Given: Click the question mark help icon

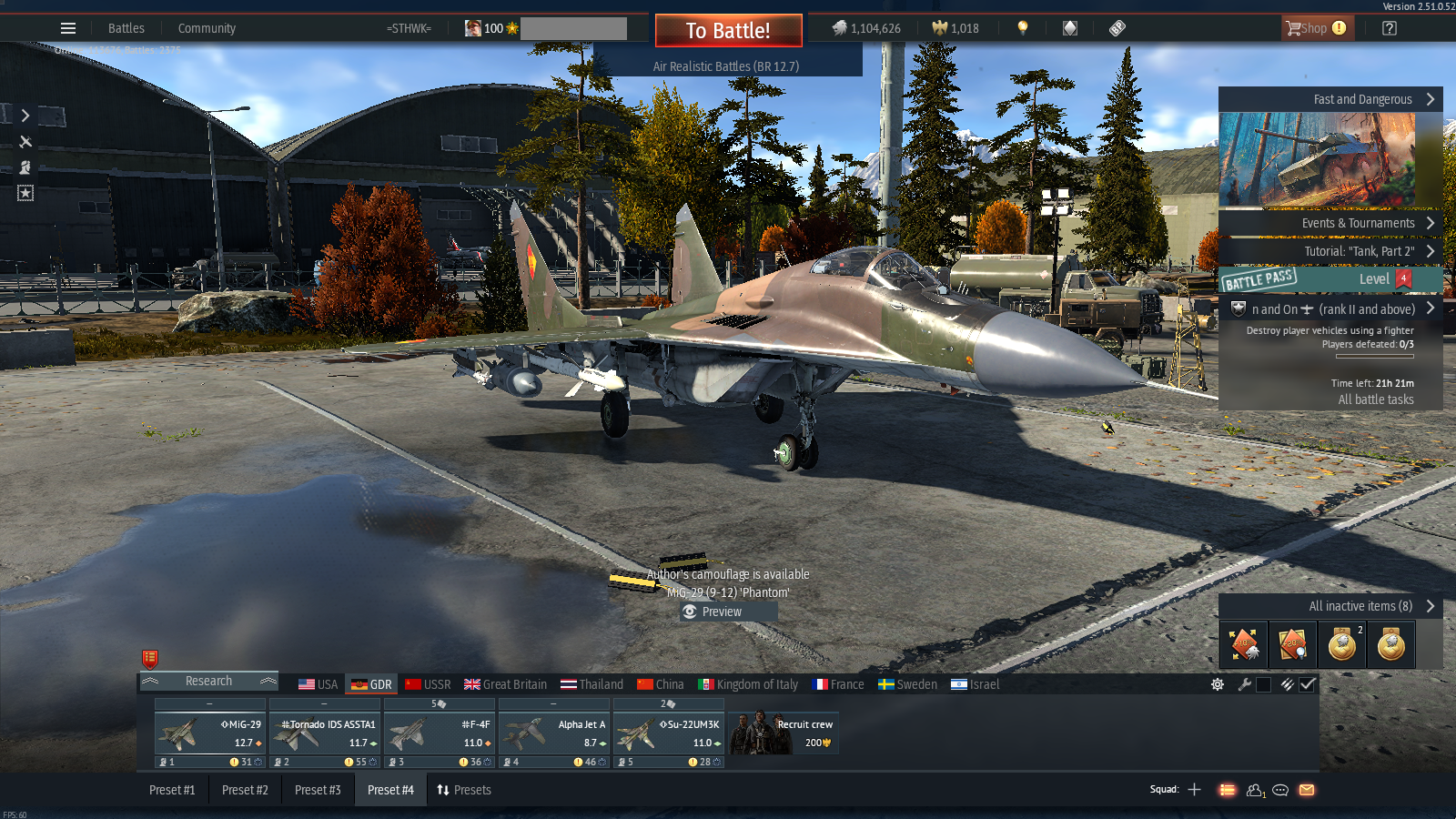Looking at the screenshot, I should 1389,28.
